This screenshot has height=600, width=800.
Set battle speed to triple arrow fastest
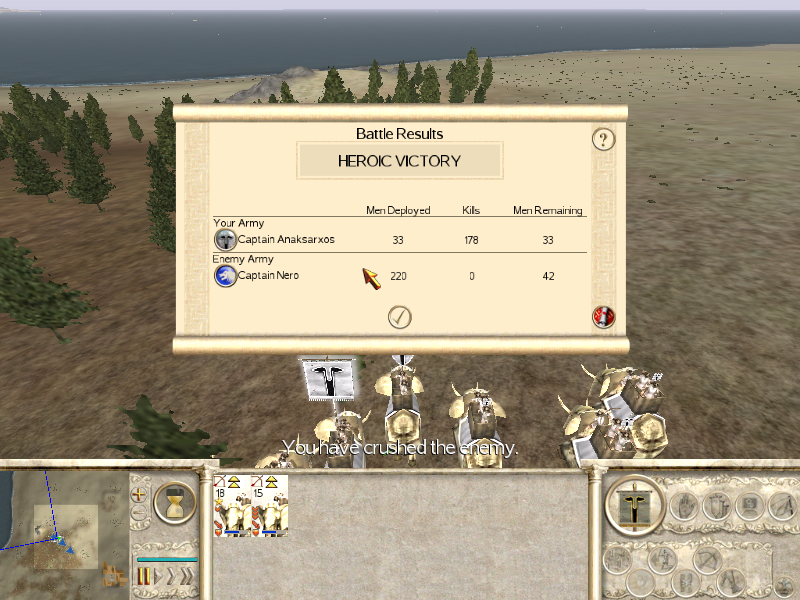(186, 575)
